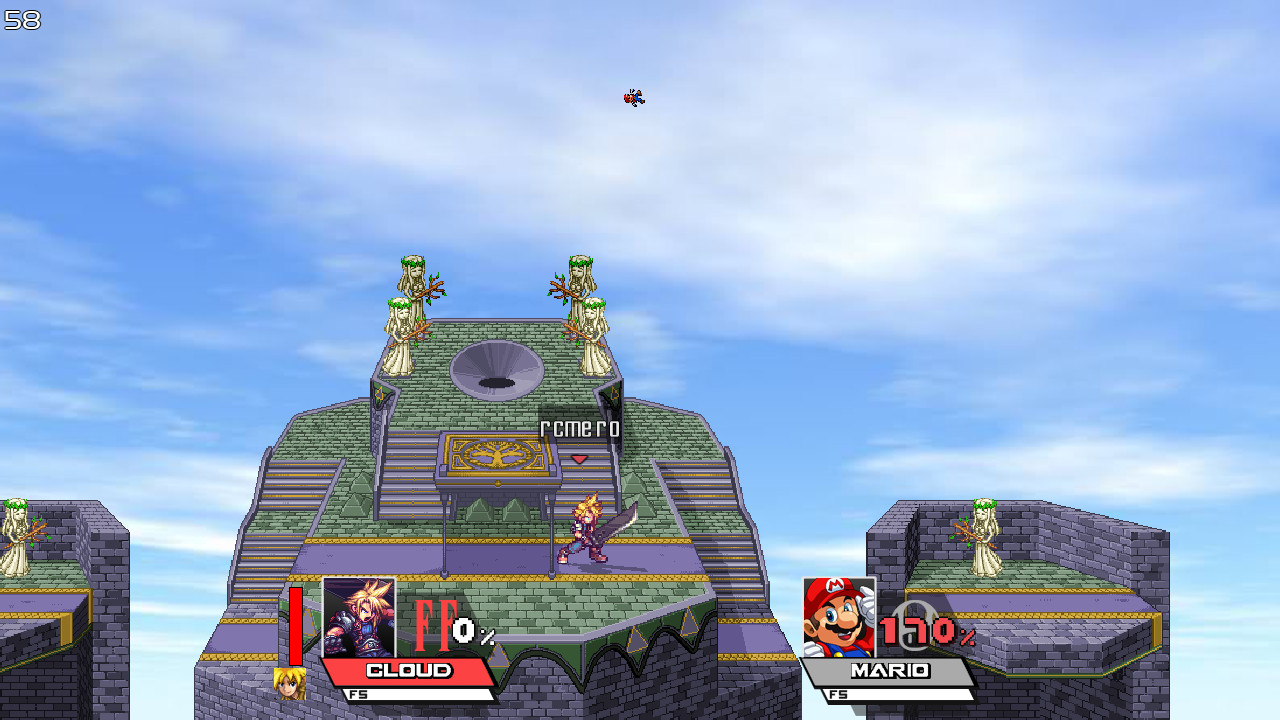Click the match timer showing 58
Image resolution: width=1280 pixels, height=720 pixels.
point(22,20)
